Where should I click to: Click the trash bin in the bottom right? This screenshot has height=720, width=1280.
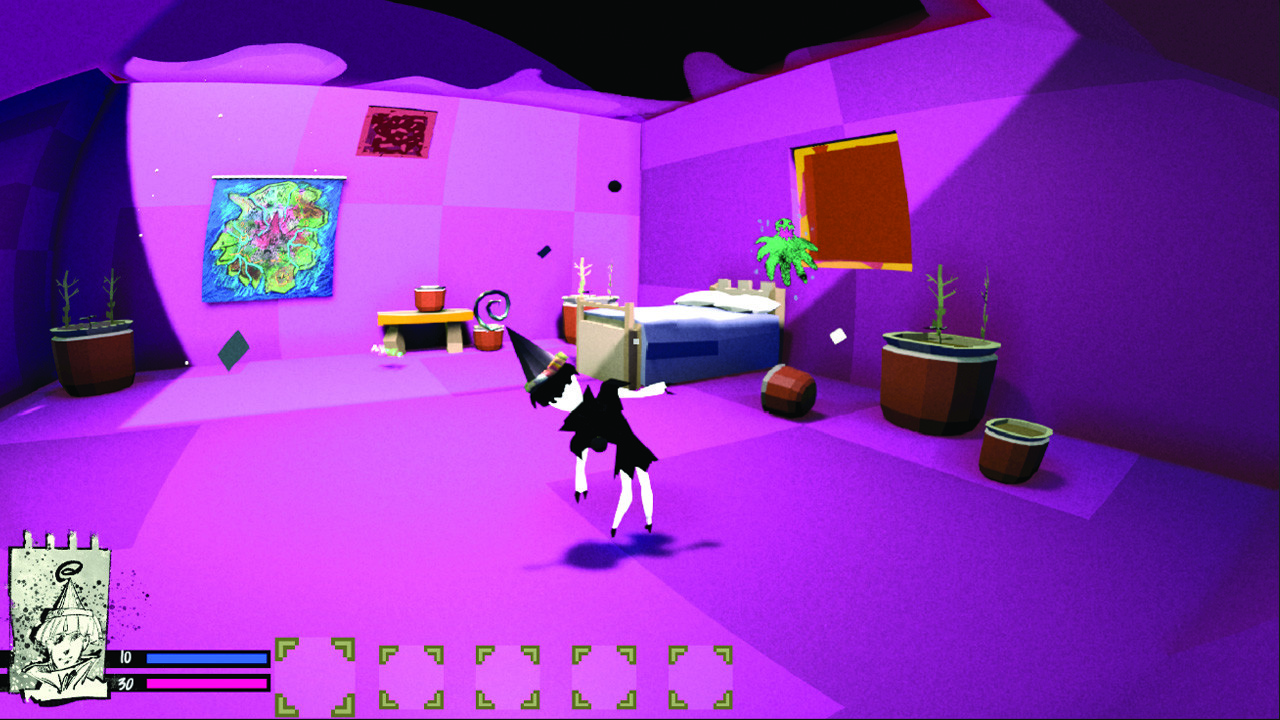[1013, 448]
